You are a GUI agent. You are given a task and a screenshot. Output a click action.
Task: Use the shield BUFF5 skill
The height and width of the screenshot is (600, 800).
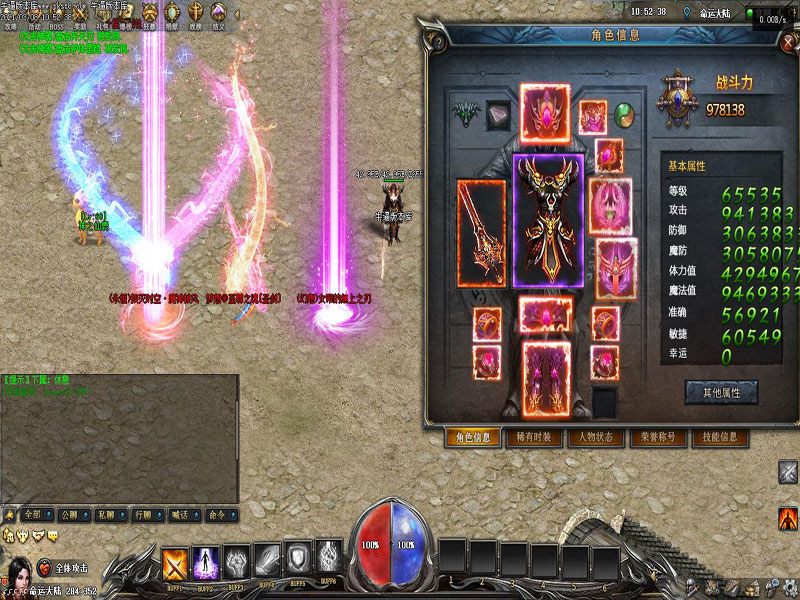coord(299,559)
